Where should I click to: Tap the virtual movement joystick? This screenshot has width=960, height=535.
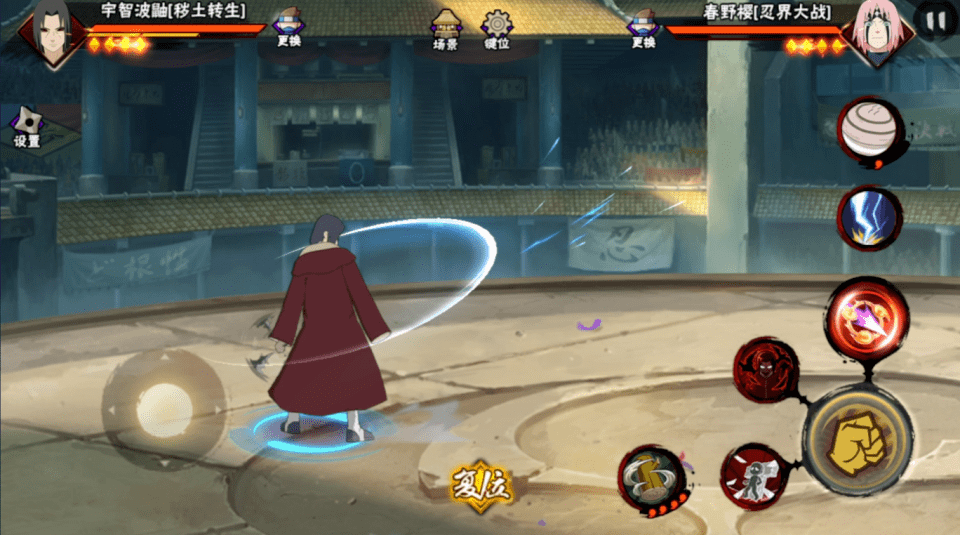(x=164, y=408)
